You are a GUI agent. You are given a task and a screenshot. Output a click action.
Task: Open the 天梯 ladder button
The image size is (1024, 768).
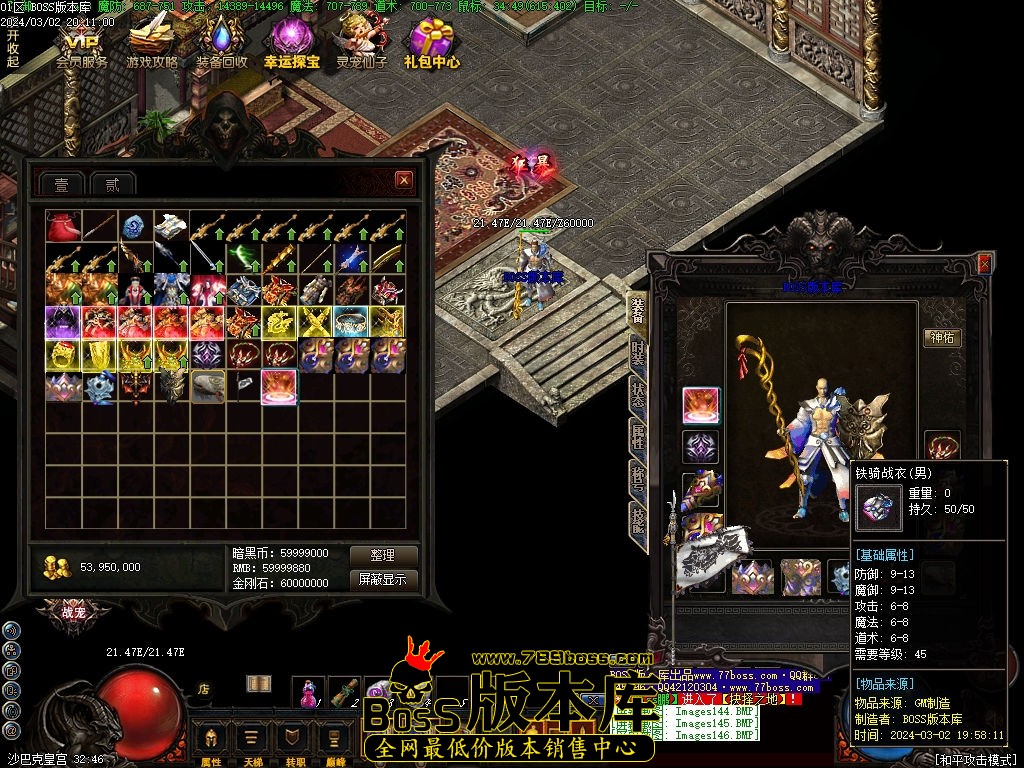tap(252, 742)
